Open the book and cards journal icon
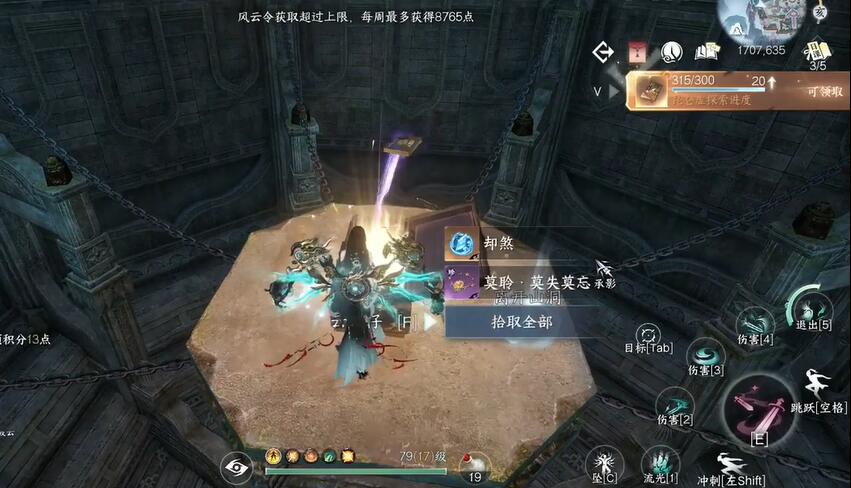Viewport: 851px width, 488px height. click(708, 51)
